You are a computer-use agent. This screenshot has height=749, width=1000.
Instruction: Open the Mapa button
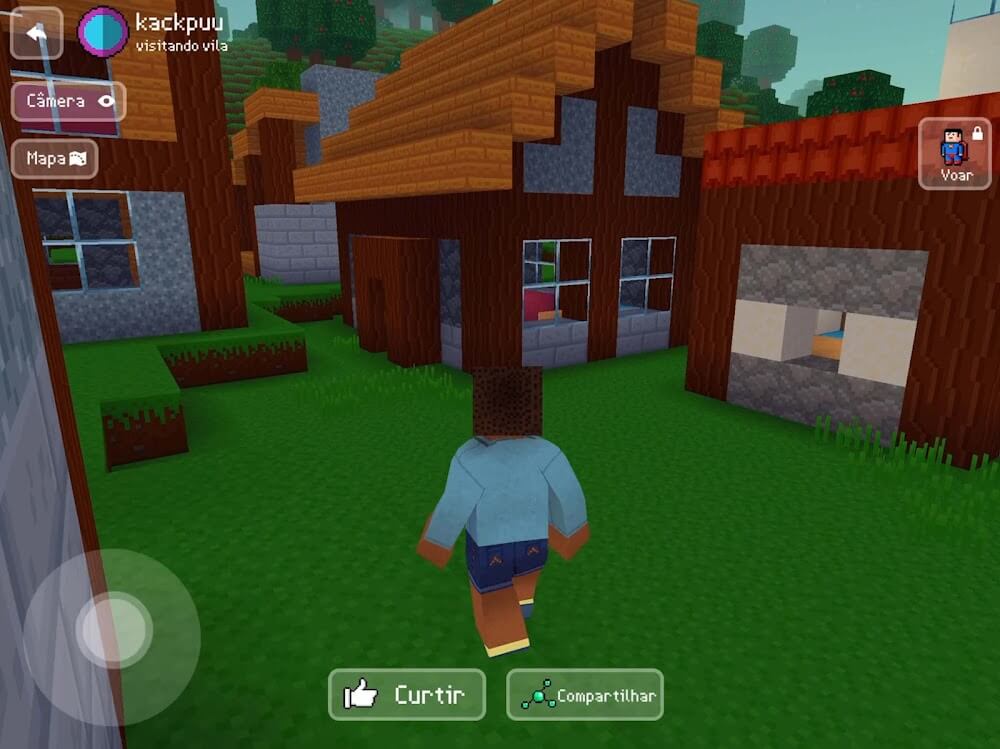pyautogui.click(x=55, y=158)
